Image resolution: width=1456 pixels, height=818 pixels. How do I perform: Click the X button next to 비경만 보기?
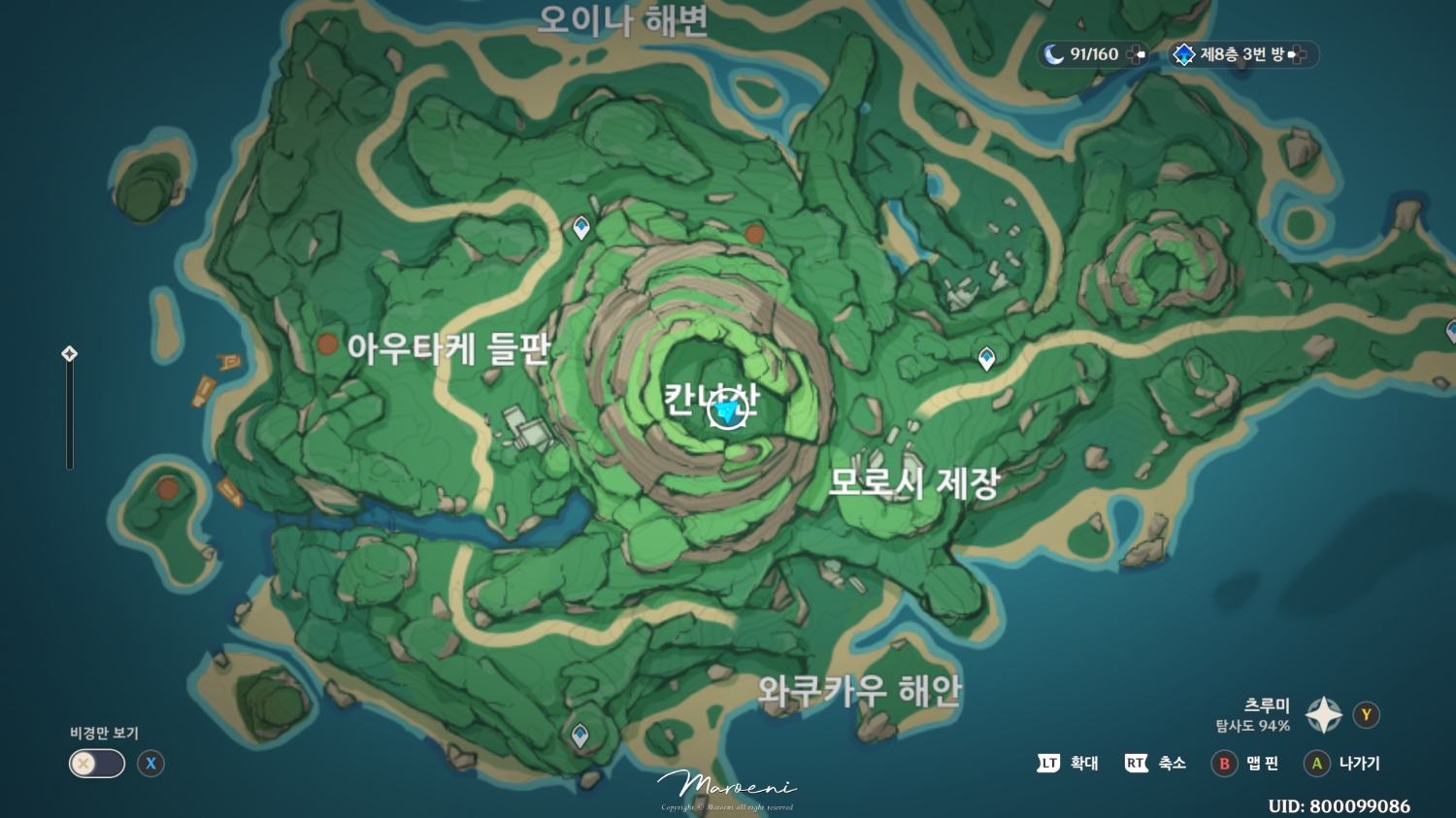[149, 764]
